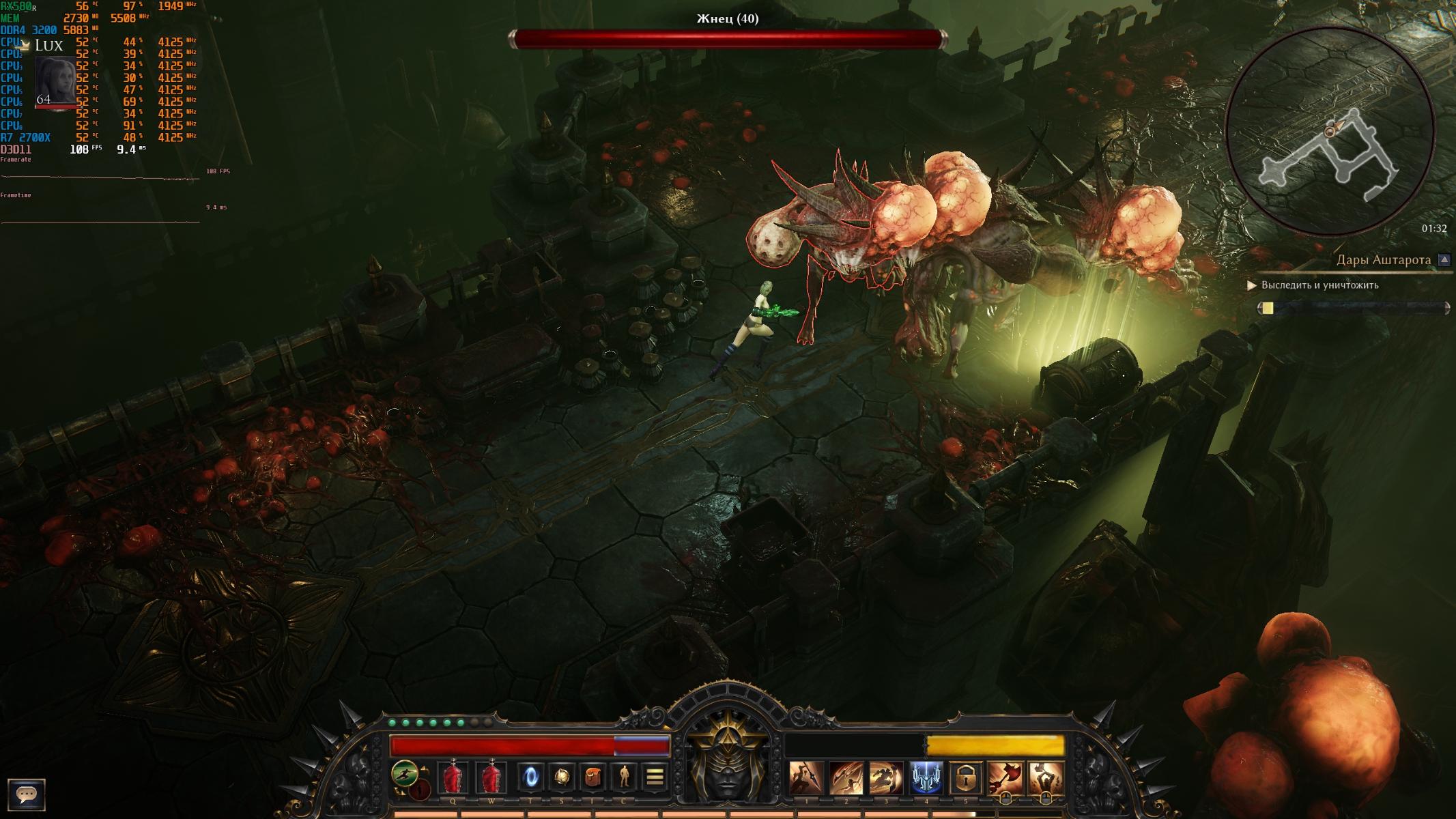
Task: Activate the blue town portal icon
Action: tap(530, 777)
